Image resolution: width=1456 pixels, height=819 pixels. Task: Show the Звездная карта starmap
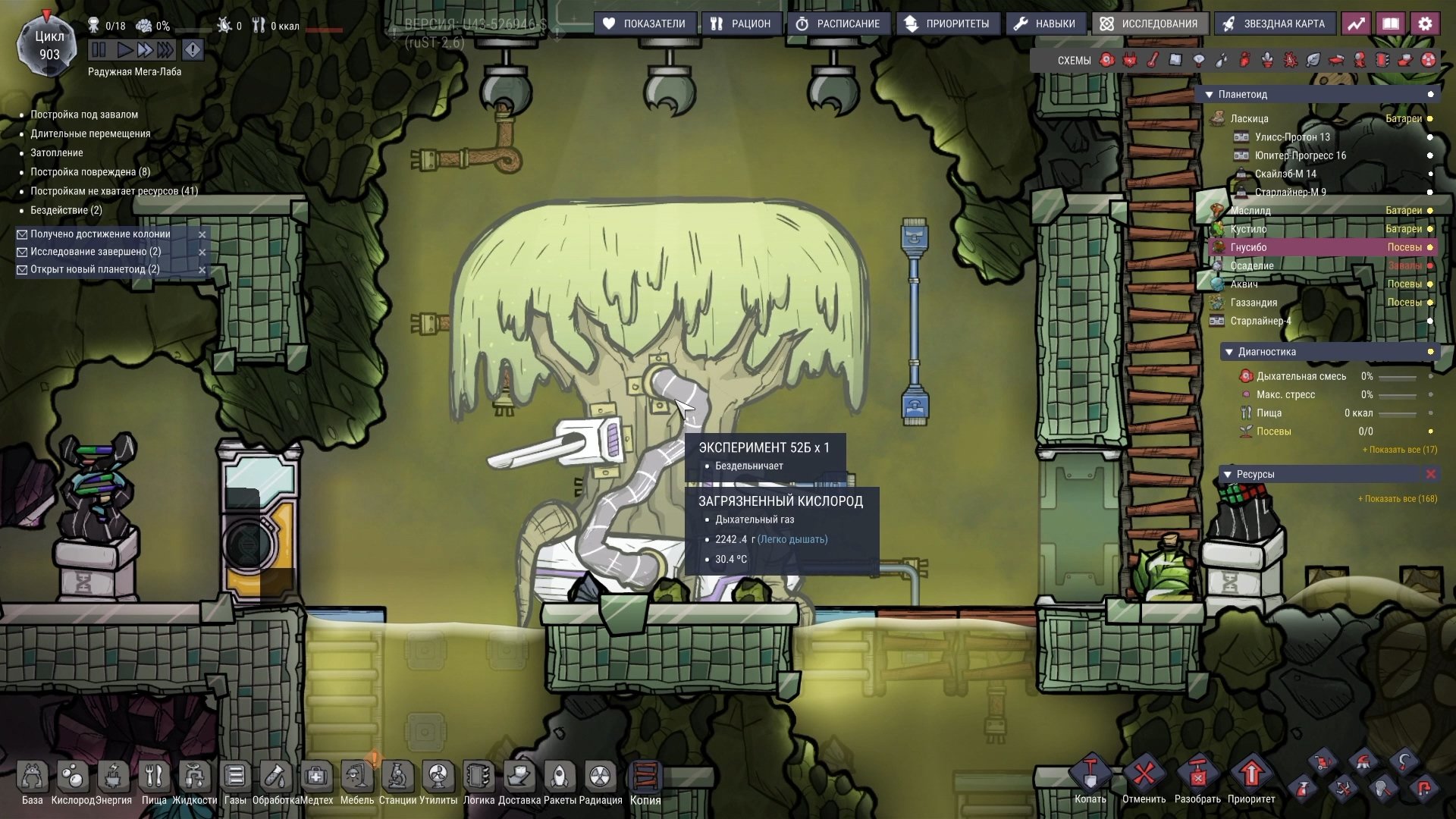1274,24
